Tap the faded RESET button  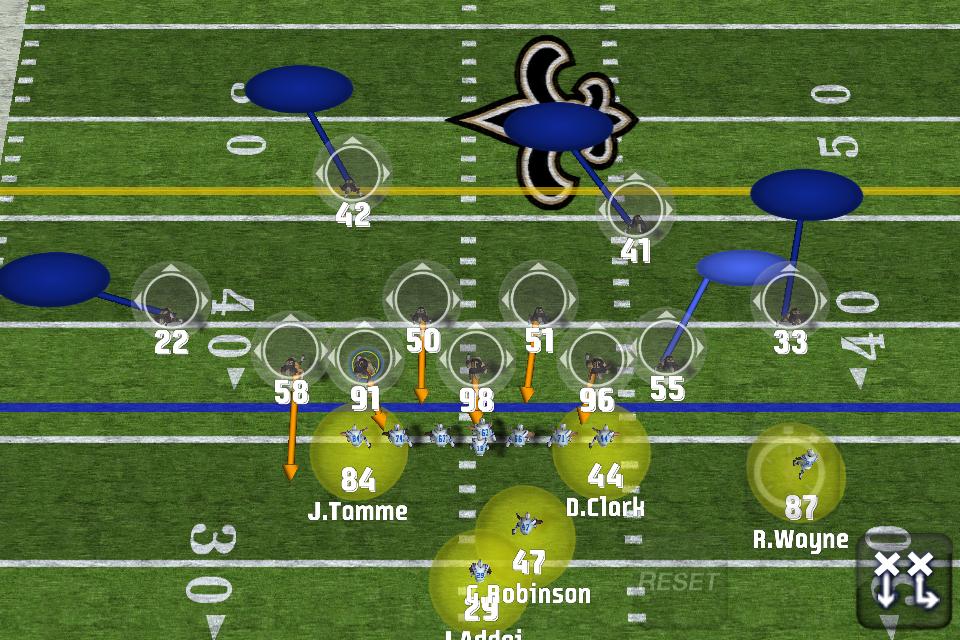coord(677,581)
